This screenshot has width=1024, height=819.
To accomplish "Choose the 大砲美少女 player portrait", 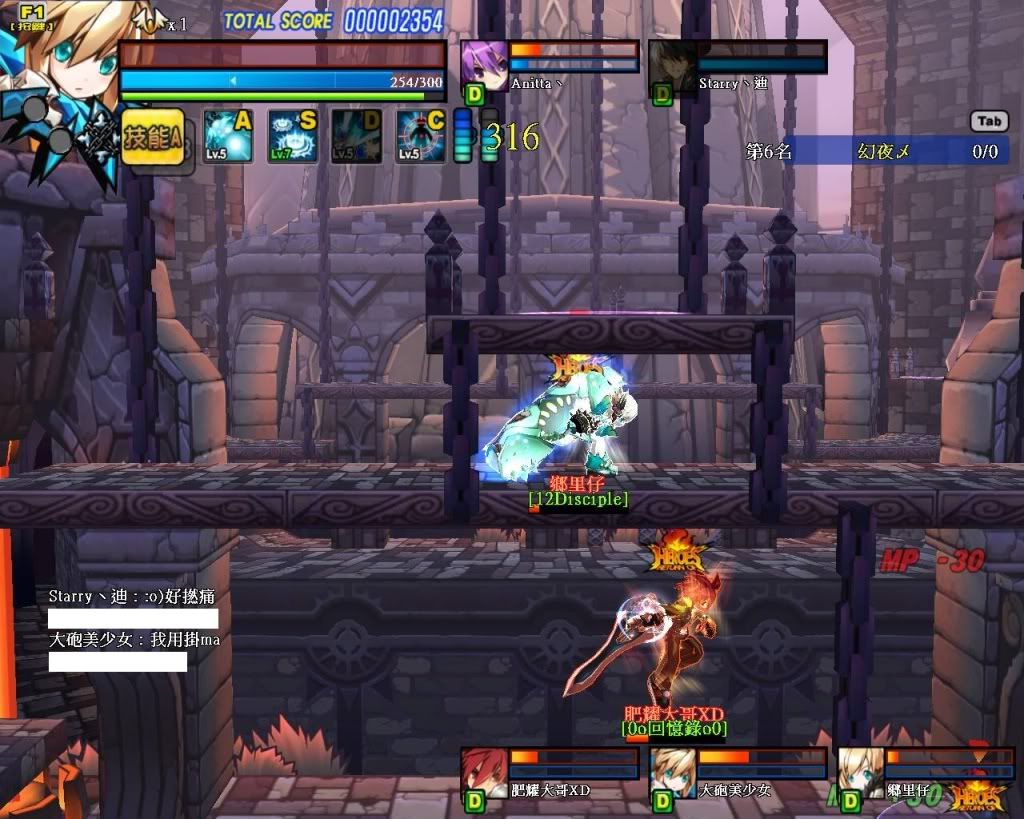I will (672, 771).
